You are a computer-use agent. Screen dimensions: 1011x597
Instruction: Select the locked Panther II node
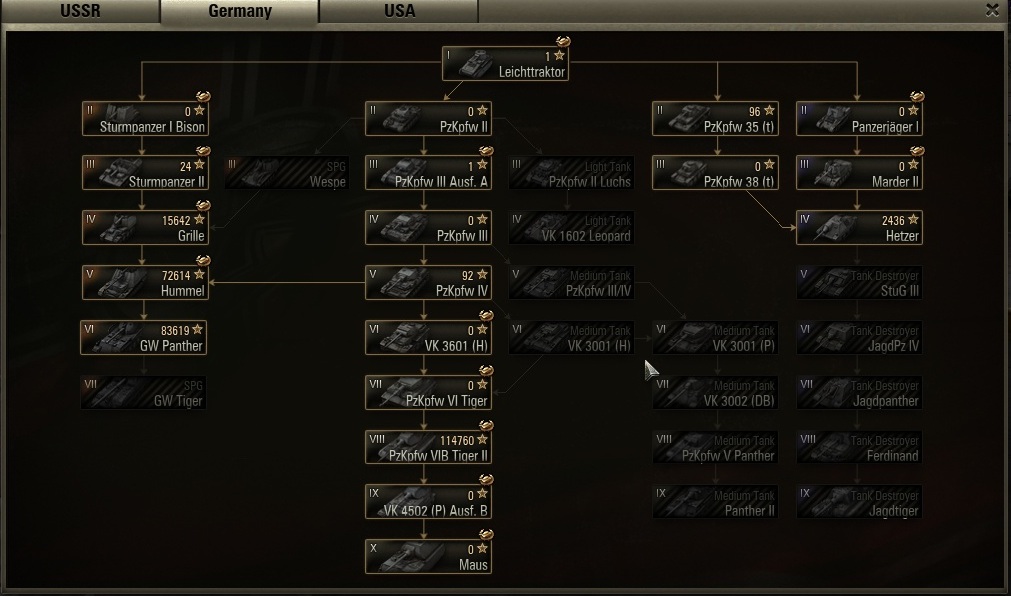[x=715, y=503]
